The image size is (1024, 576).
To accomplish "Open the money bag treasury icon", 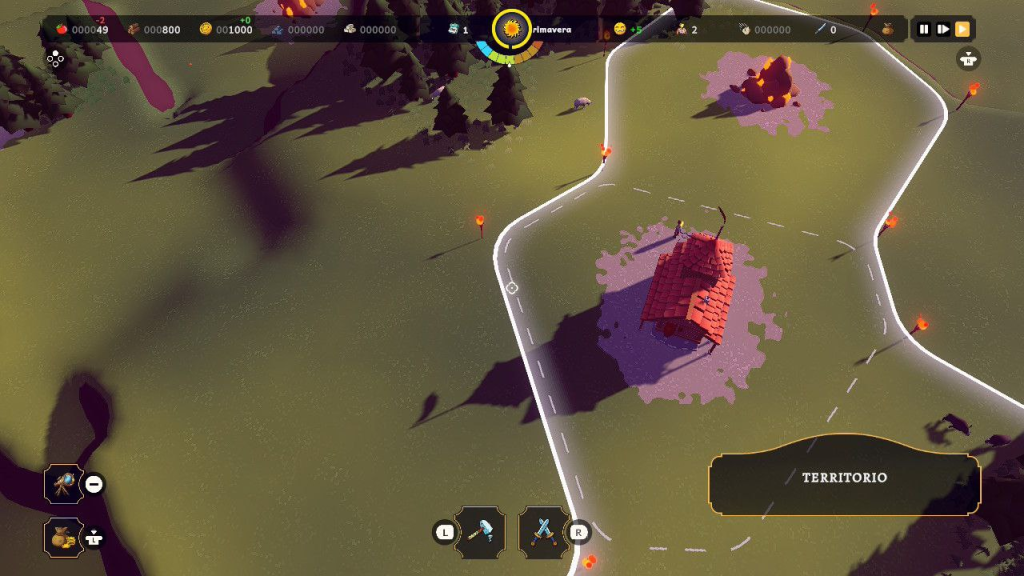I will coord(63,538).
